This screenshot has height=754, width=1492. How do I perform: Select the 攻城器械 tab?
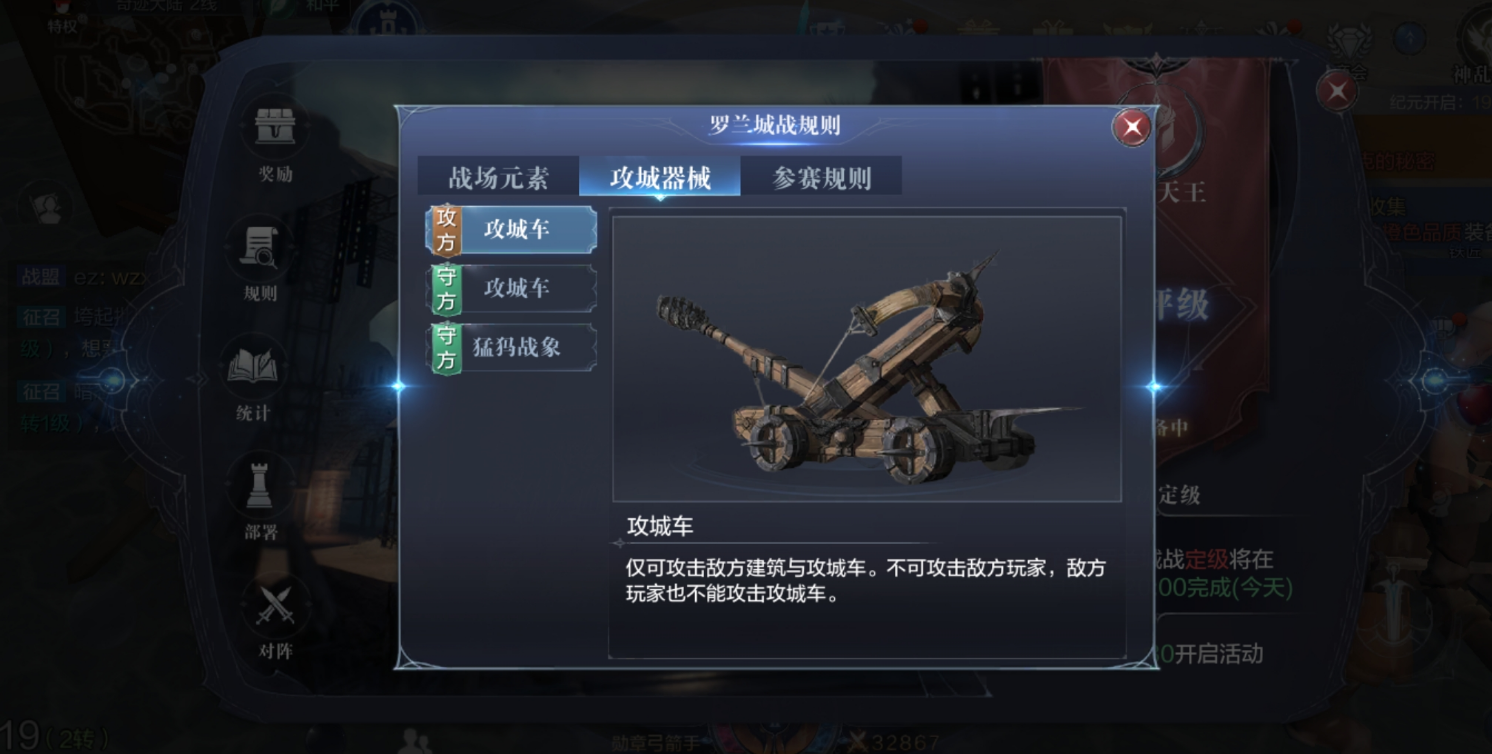[x=660, y=178]
